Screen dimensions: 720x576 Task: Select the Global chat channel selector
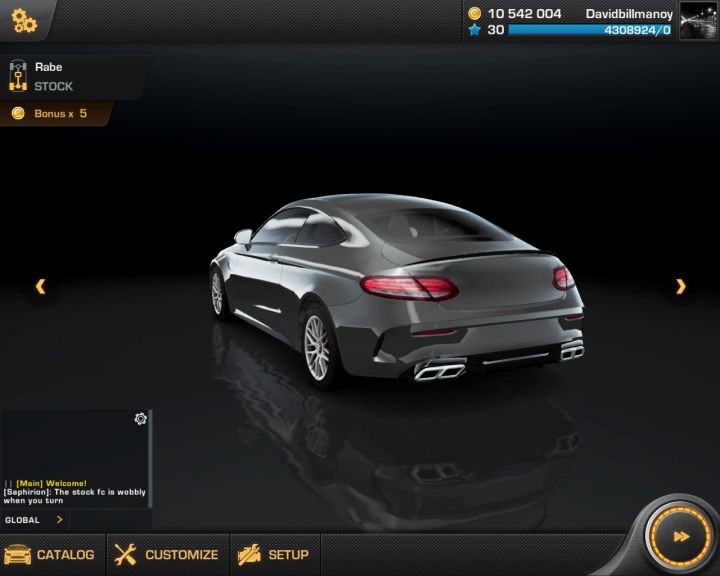[34, 520]
